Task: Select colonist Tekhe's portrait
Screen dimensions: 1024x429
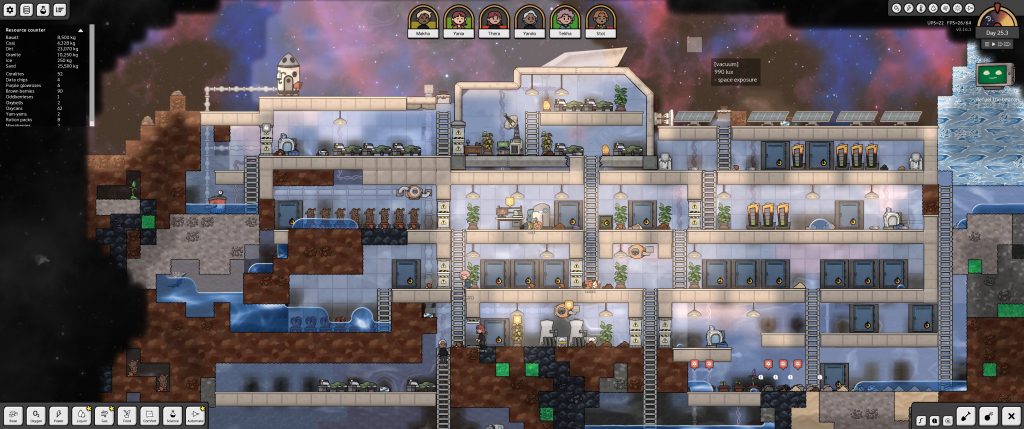Action: point(563,19)
